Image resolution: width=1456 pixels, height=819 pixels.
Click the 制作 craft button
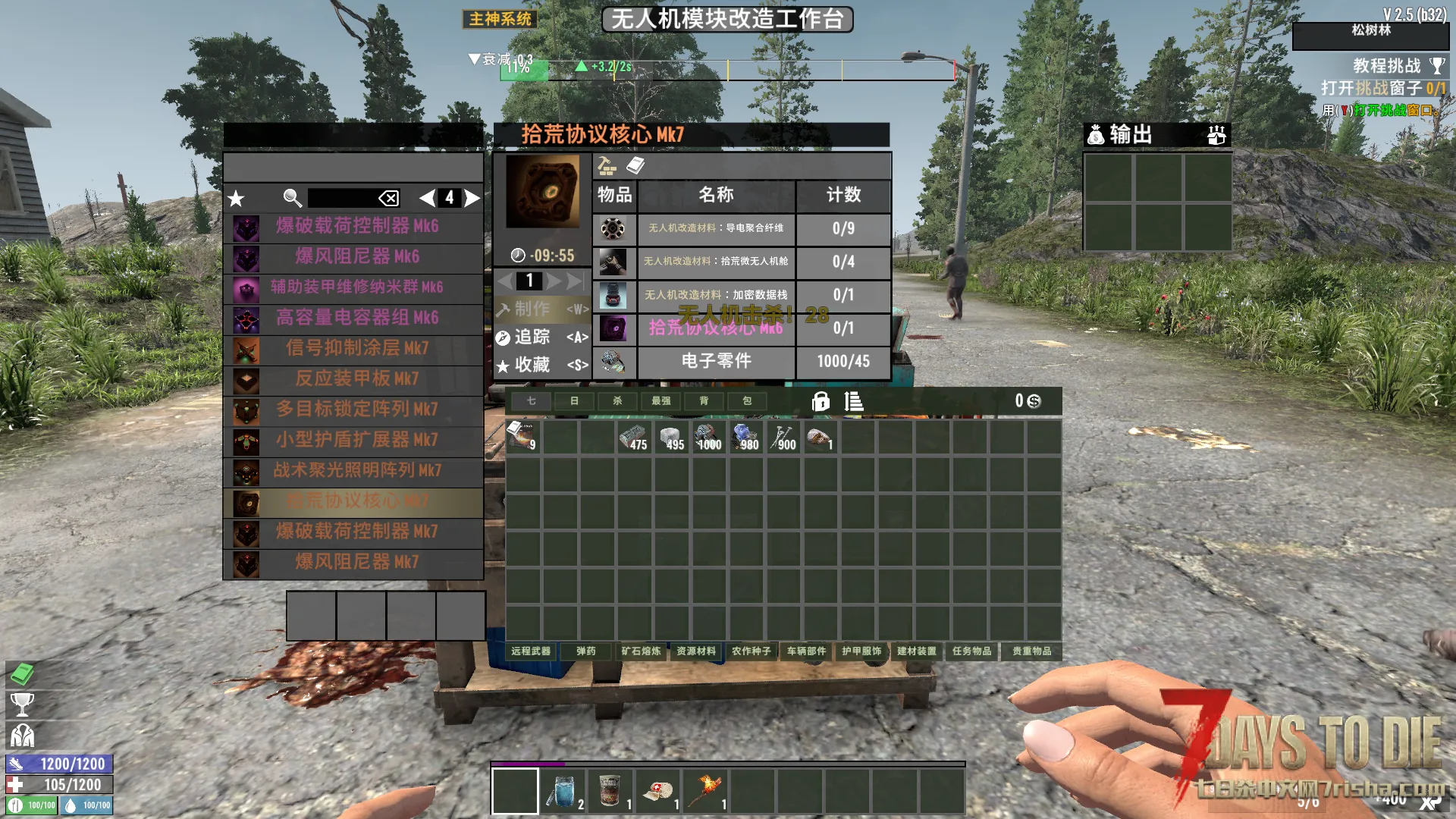tap(541, 309)
